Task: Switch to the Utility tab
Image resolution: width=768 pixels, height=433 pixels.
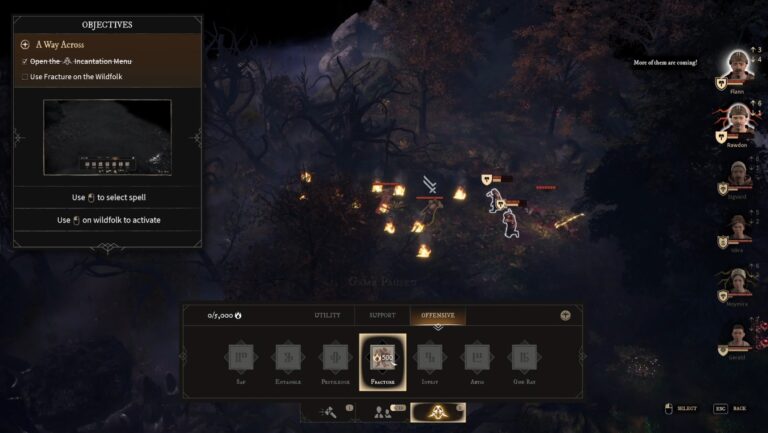Action: 327,315
